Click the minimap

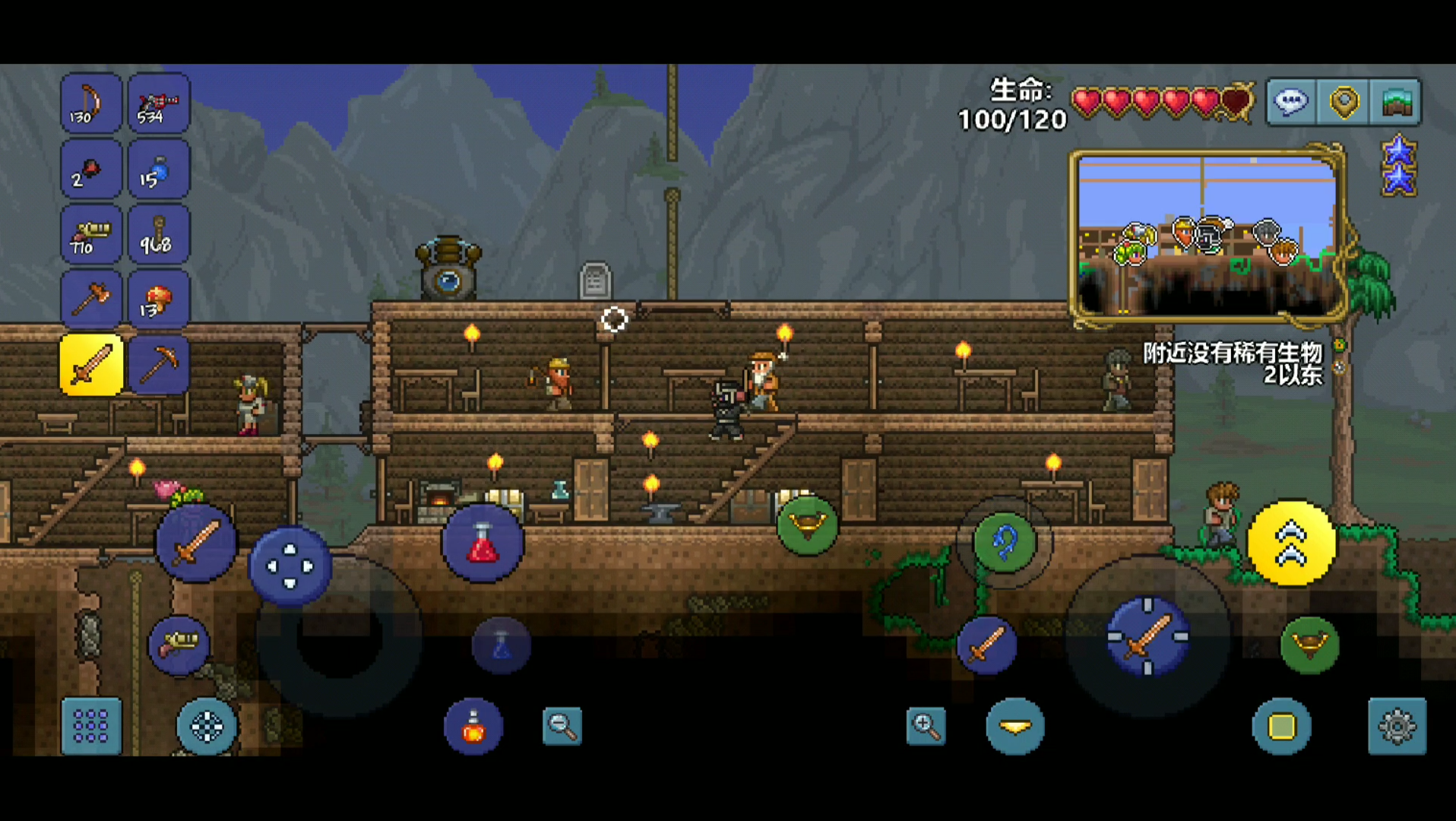[x=1207, y=236]
